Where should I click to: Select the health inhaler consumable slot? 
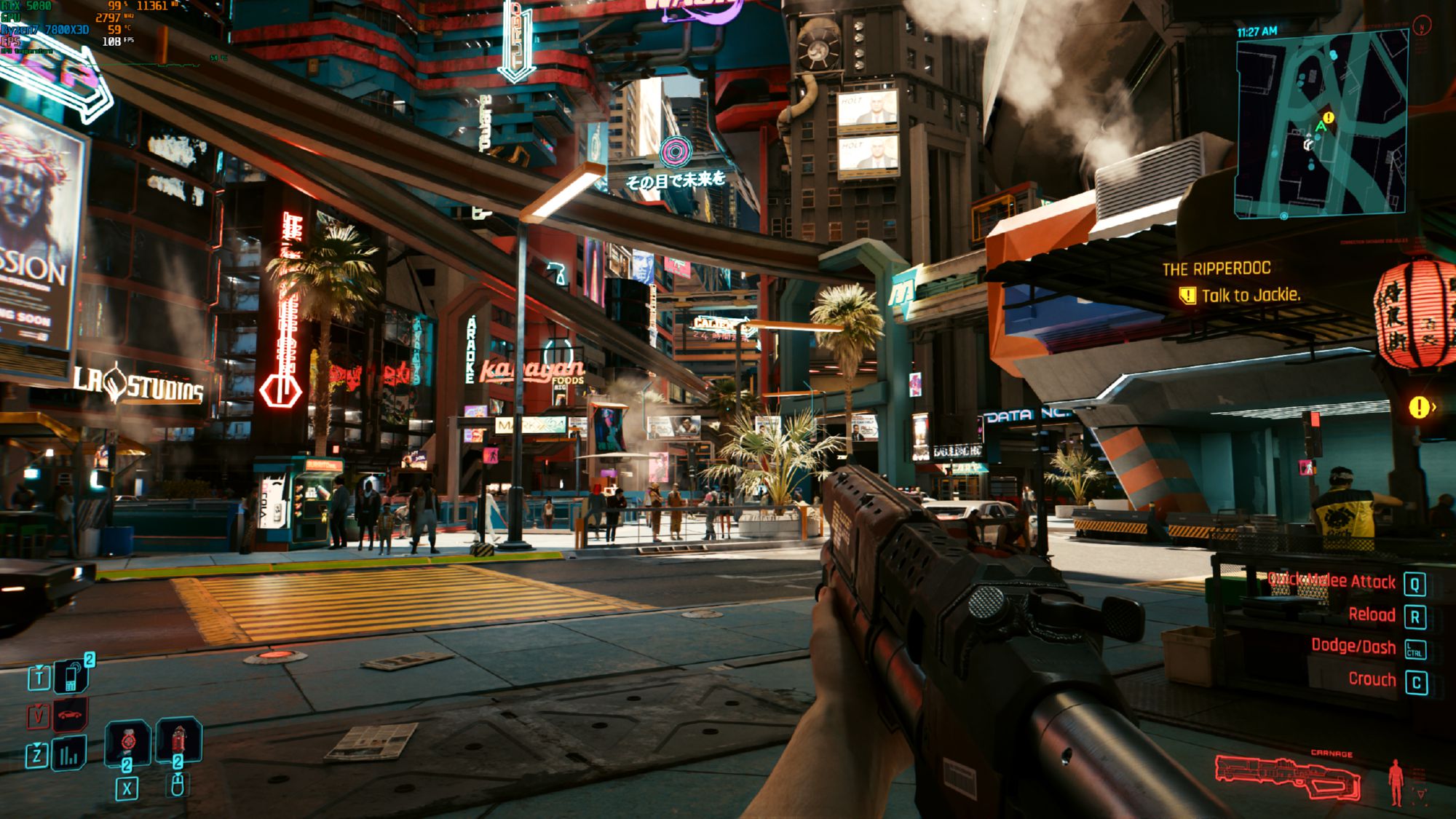pos(128,742)
